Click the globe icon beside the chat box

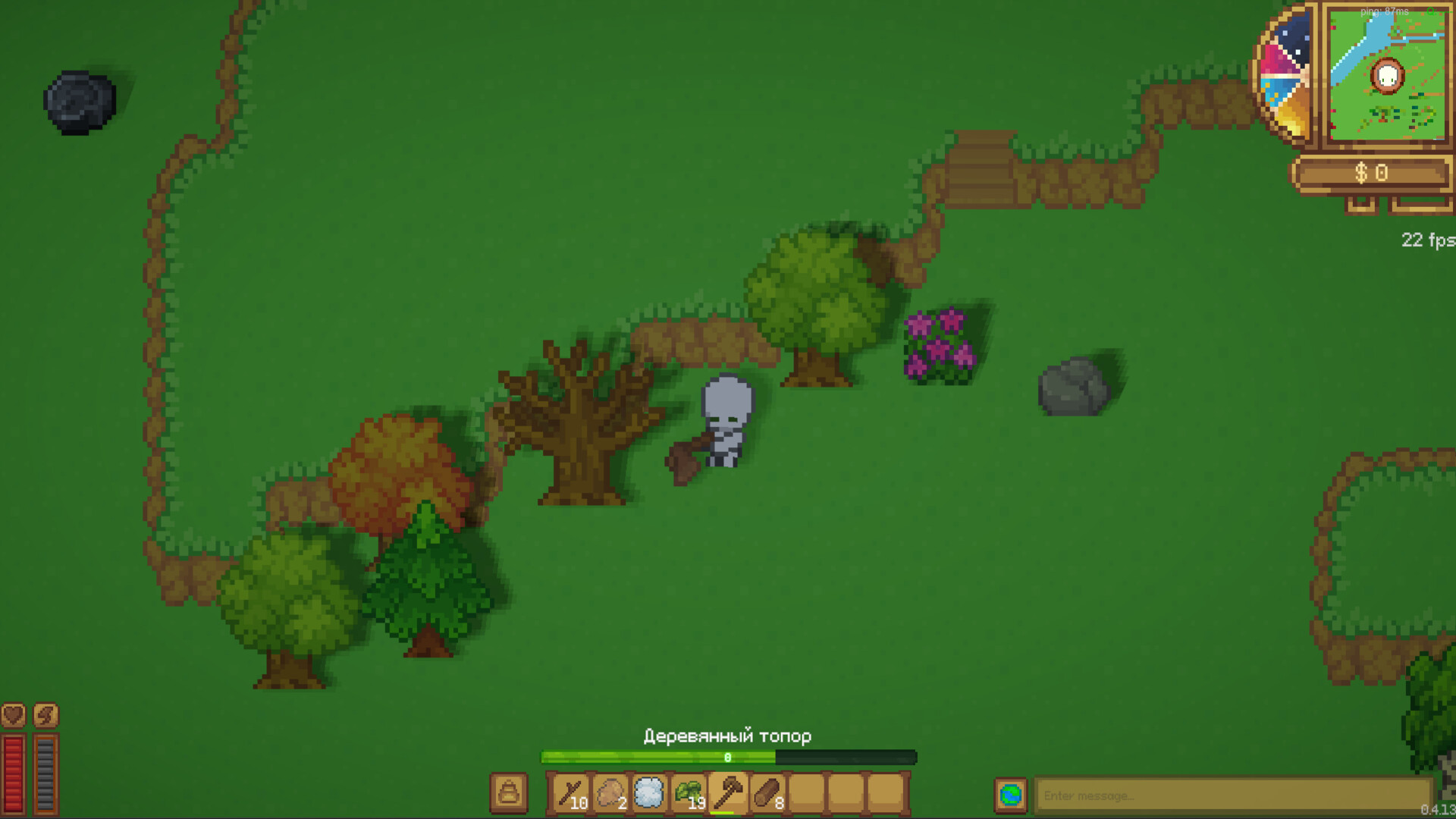click(x=1012, y=795)
